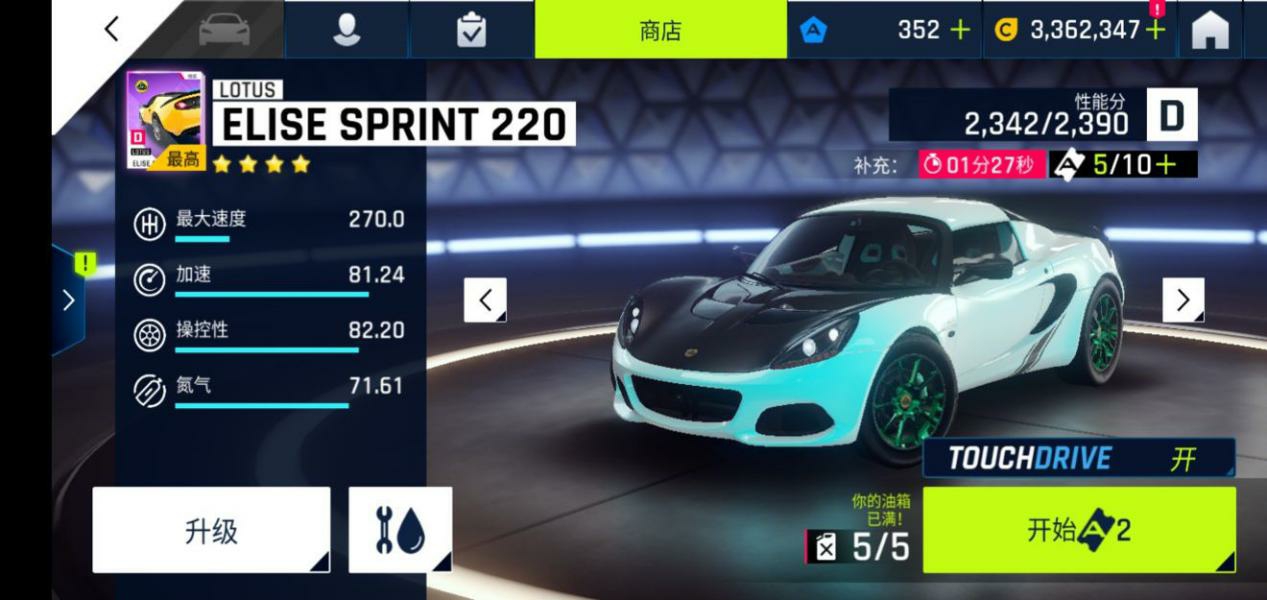1267x600 pixels.
Task: Open the garage car tab
Action: (224, 30)
